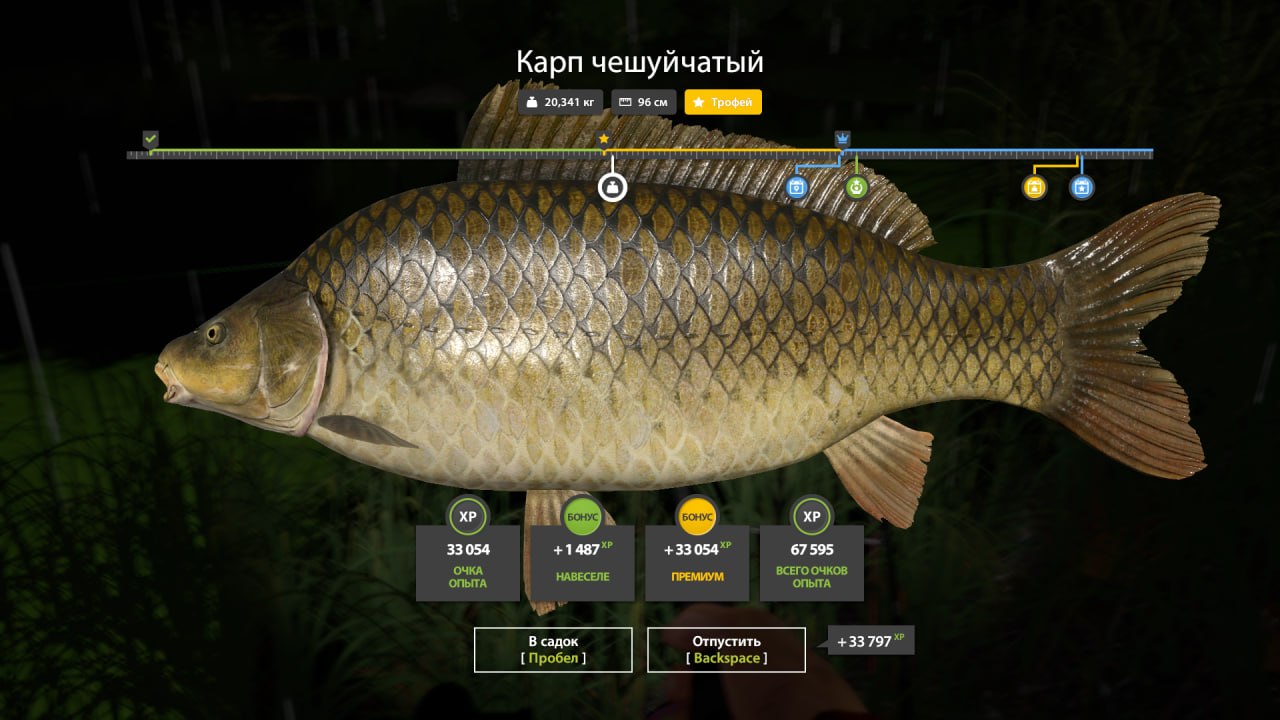Click the XP circle above 33 054

tap(467, 517)
